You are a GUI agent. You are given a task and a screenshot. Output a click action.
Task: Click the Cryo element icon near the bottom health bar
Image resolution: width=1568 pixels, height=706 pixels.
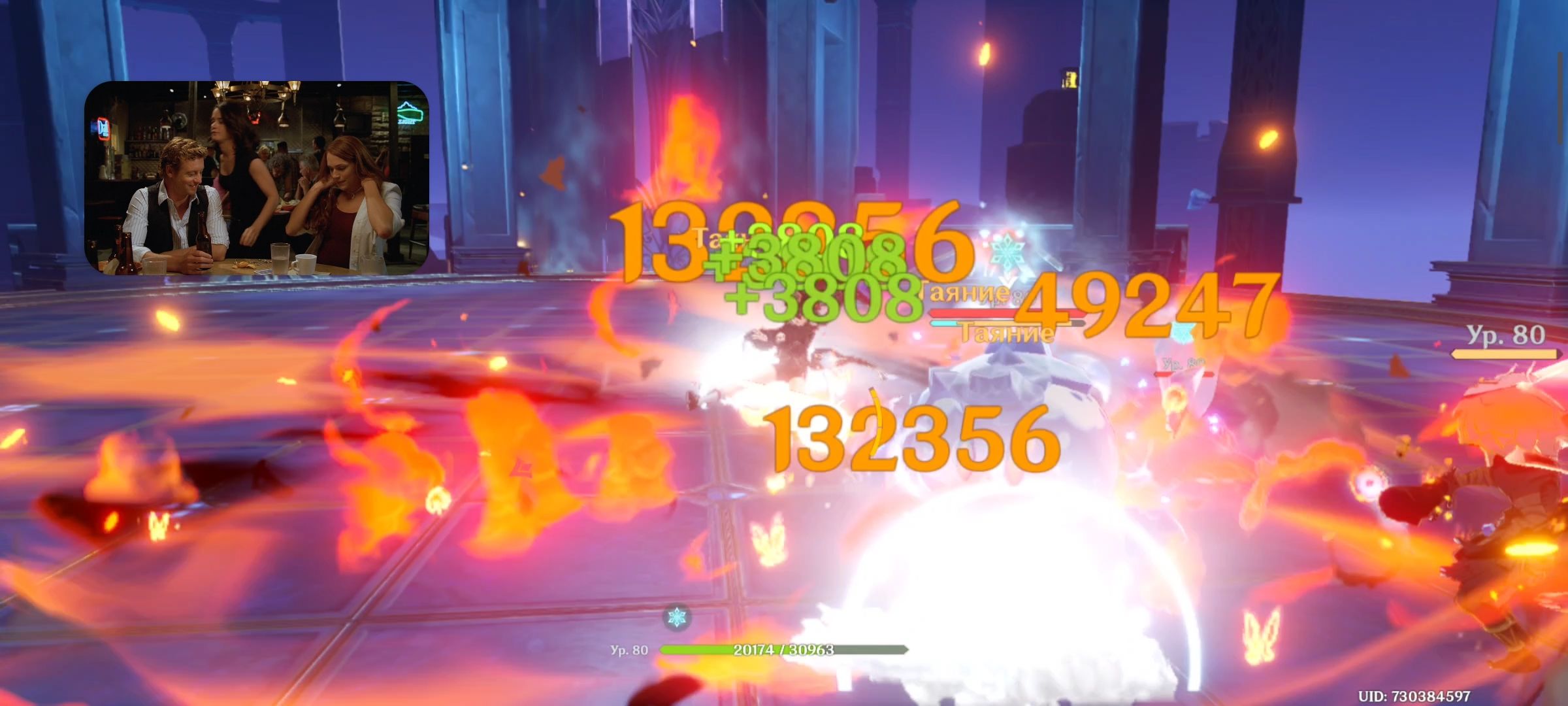point(677,617)
